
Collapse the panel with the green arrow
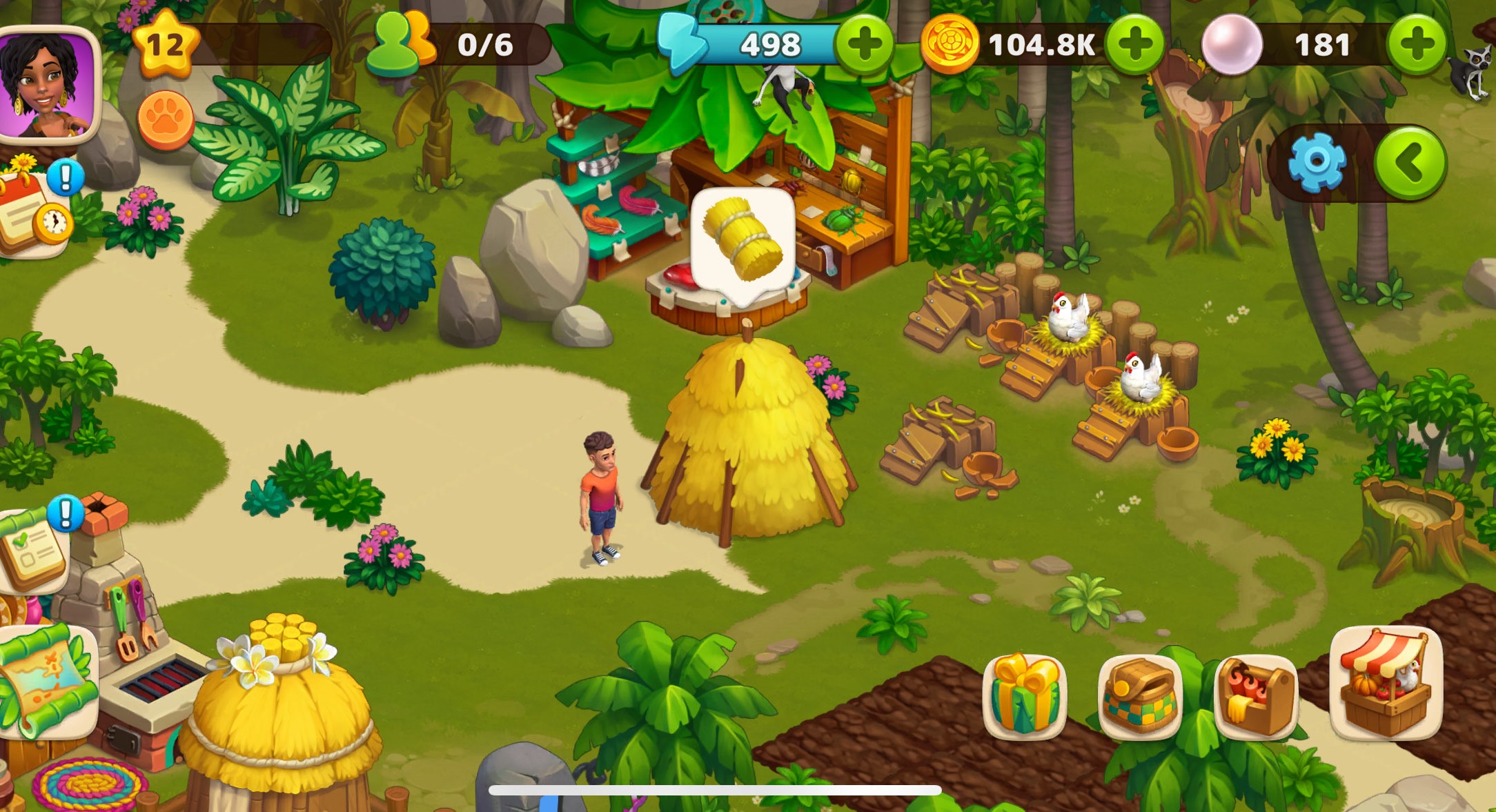pos(1410,163)
